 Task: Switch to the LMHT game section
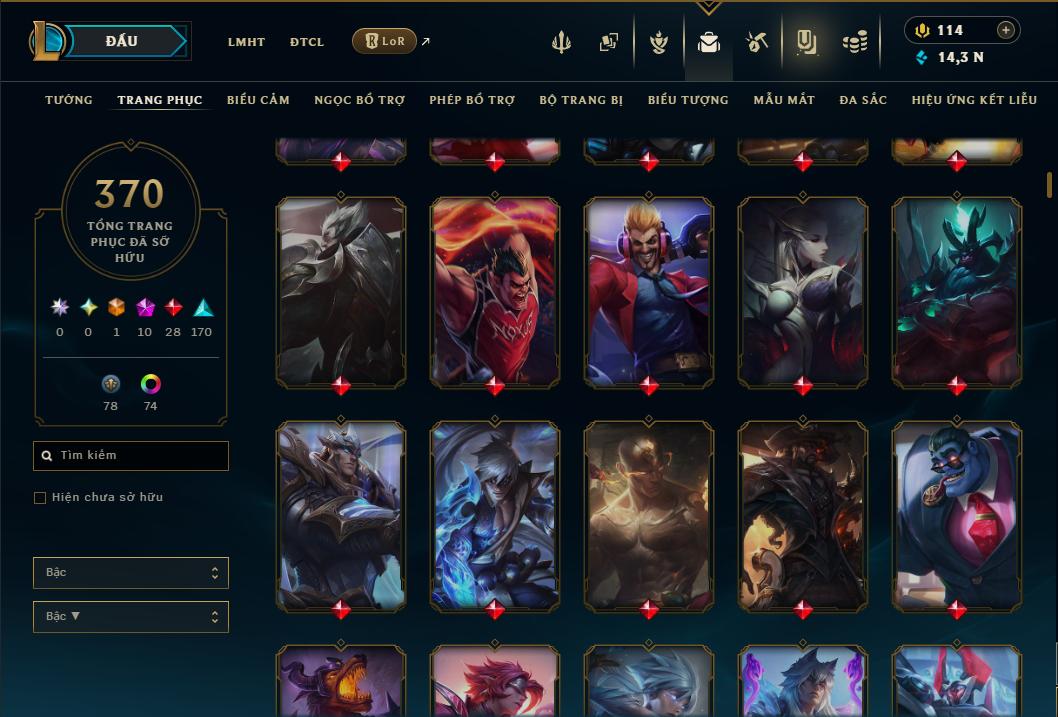click(246, 42)
